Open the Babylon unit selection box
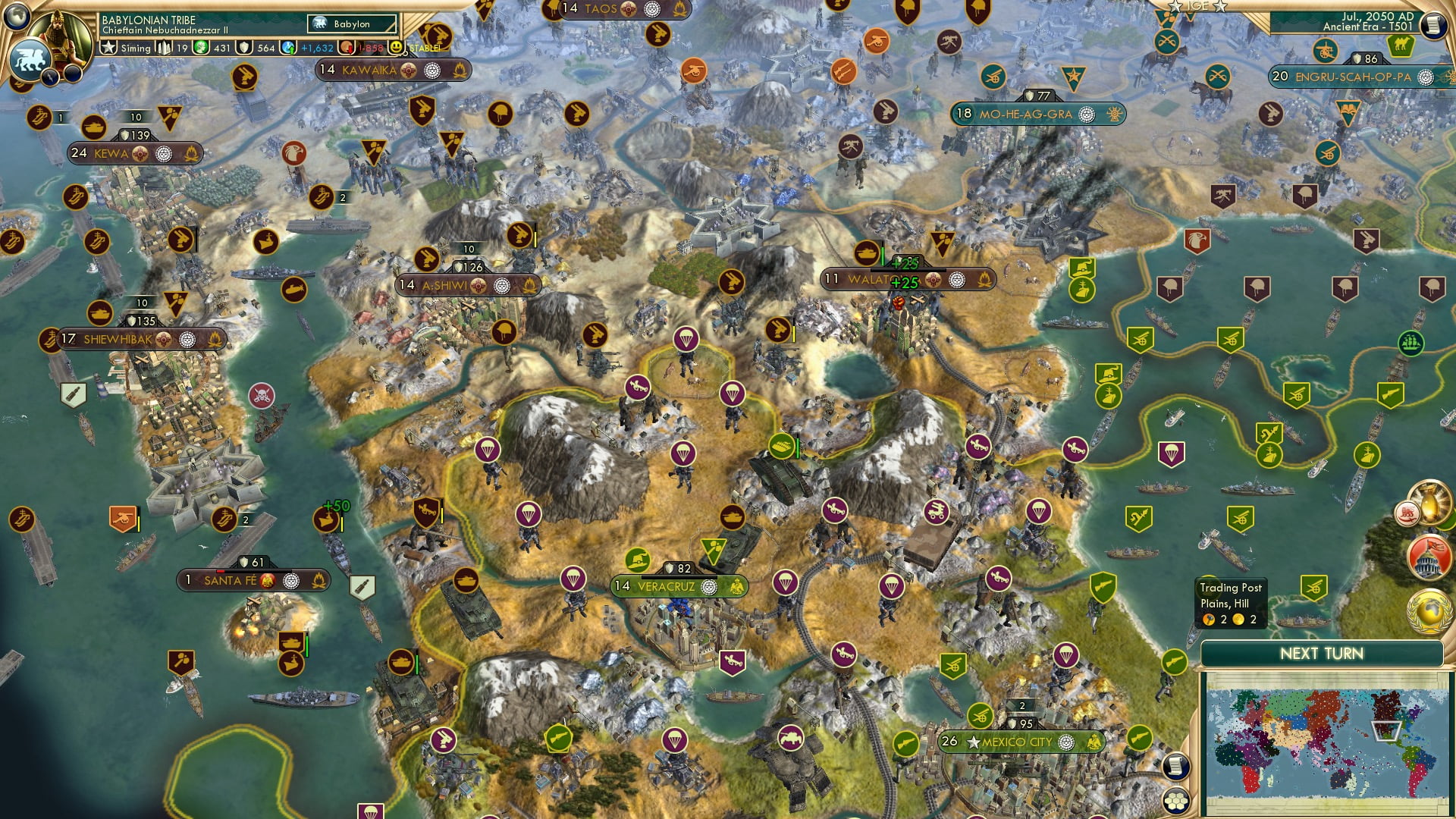This screenshot has width=1456, height=819. [350, 24]
